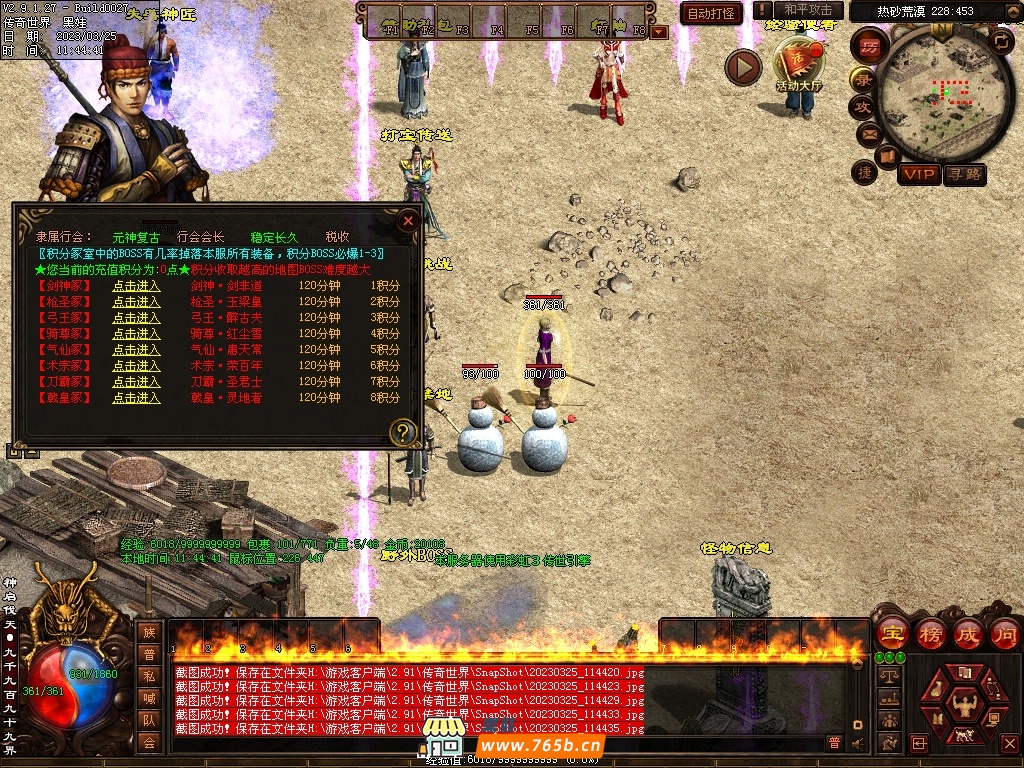Close the boss tomb points dialog
This screenshot has height=768, width=1024.
(407, 220)
